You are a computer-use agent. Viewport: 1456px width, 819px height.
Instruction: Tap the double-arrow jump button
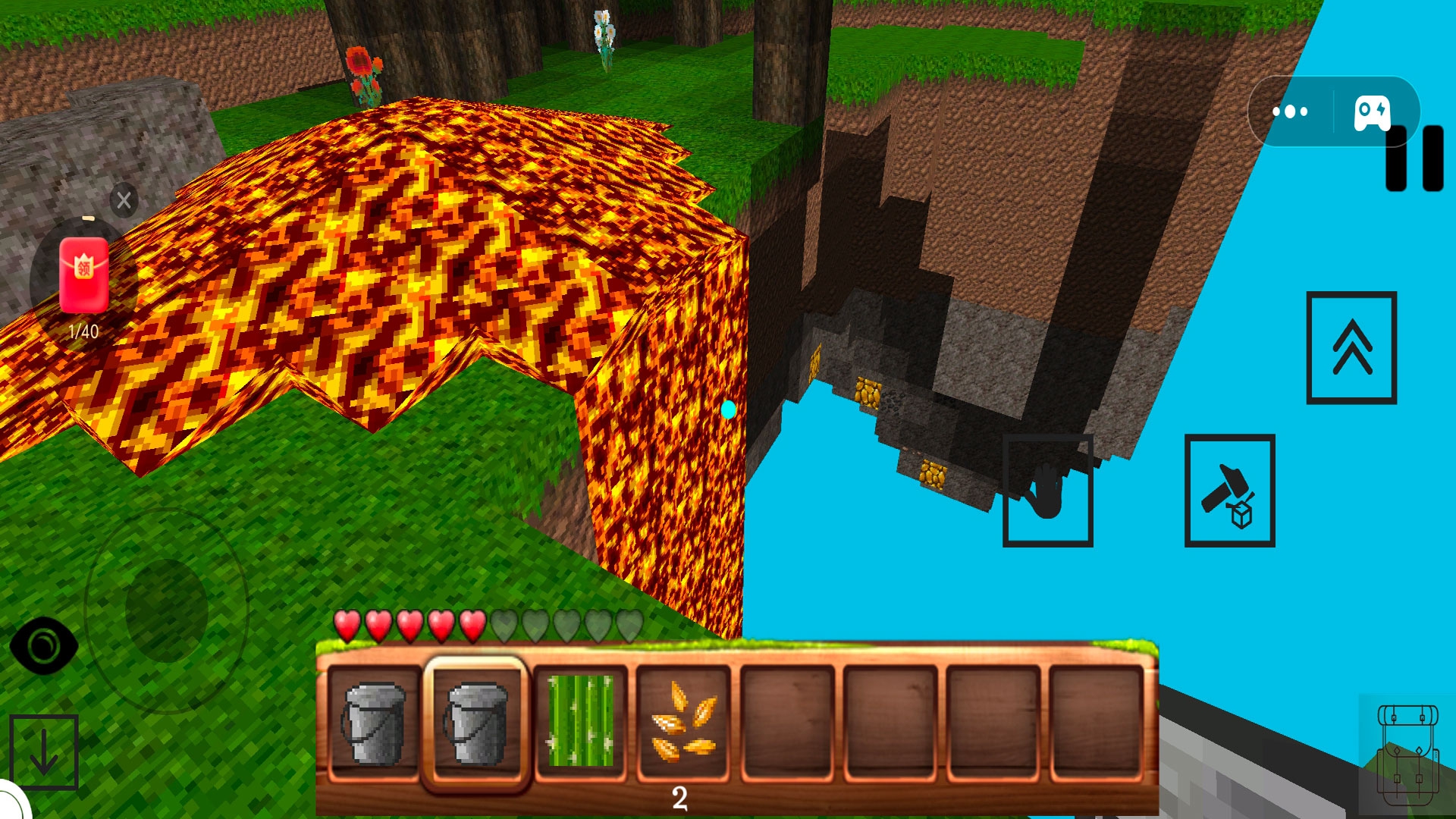(x=1351, y=347)
